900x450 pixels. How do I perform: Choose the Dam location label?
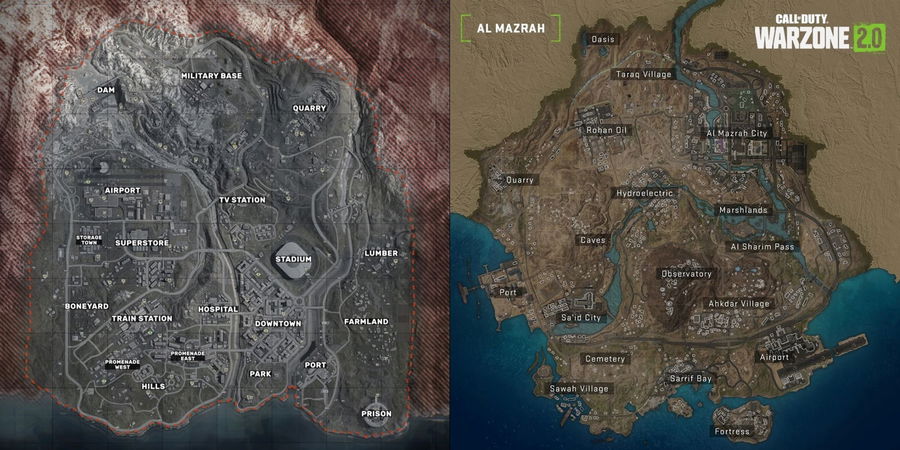click(107, 90)
